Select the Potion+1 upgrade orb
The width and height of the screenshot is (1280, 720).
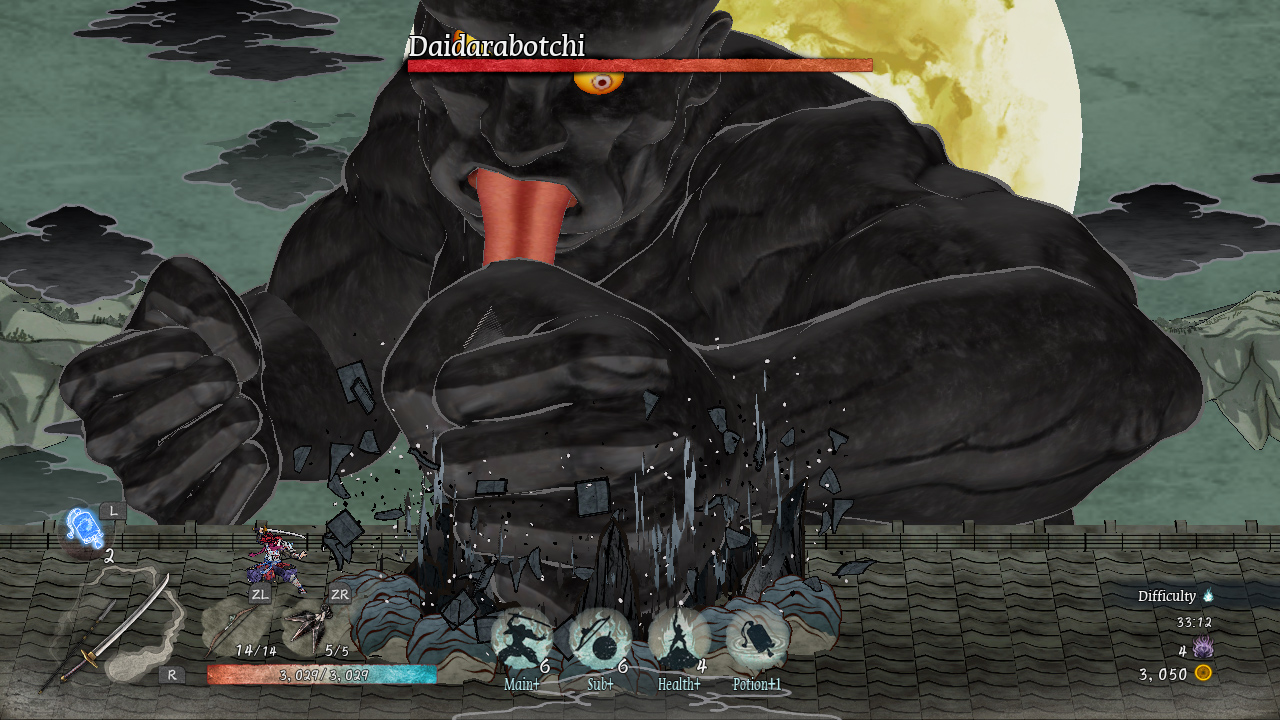[x=756, y=635]
